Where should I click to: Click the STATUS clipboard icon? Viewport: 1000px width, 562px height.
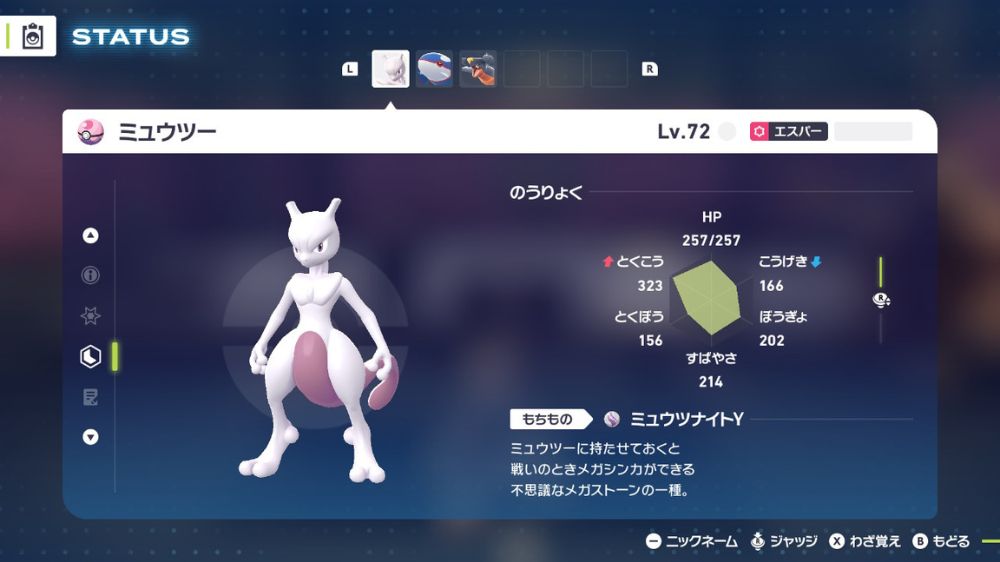(x=33, y=37)
